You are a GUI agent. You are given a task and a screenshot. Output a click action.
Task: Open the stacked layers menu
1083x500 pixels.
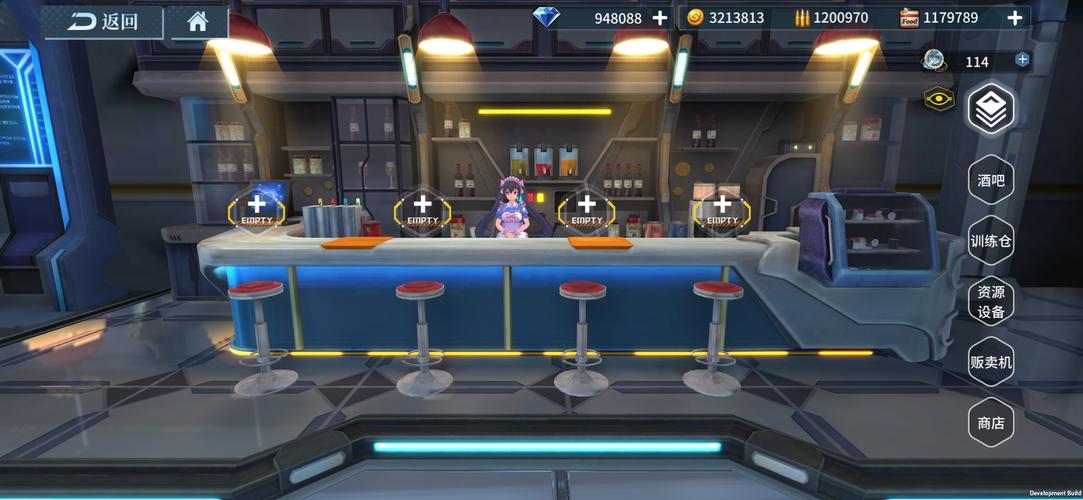991,110
